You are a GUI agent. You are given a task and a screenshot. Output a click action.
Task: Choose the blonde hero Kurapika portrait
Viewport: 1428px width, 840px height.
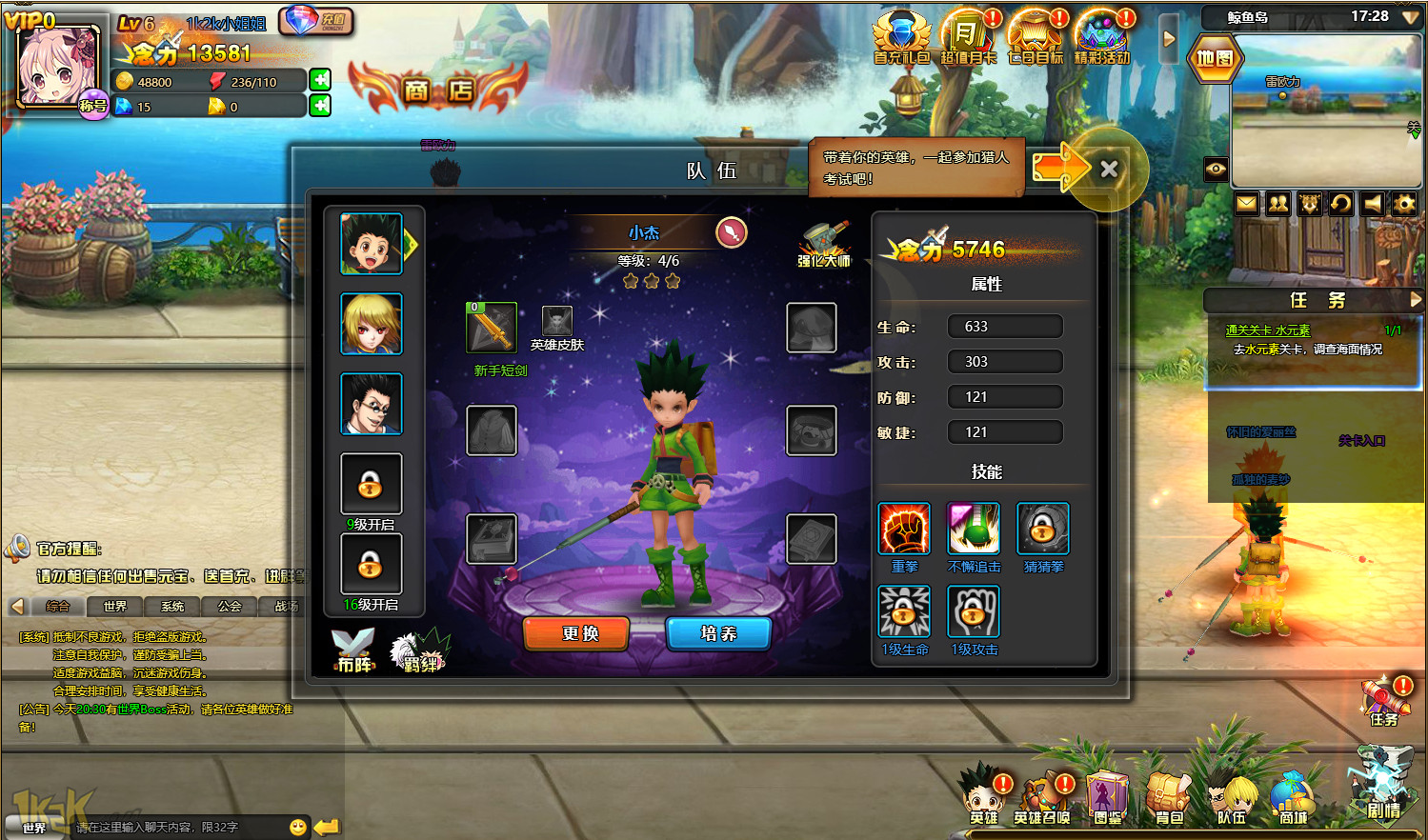pos(371,324)
